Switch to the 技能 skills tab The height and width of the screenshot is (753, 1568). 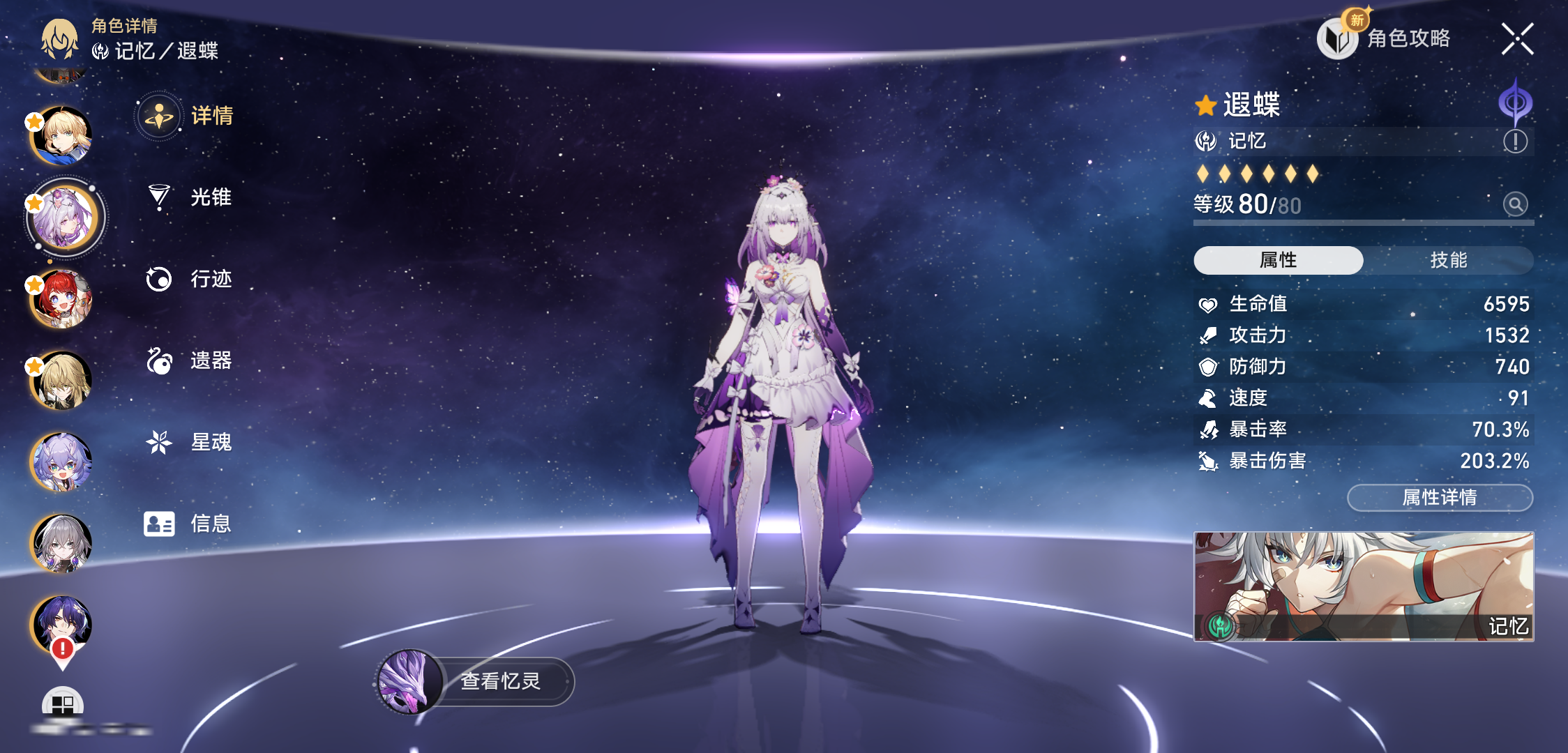tap(1448, 260)
